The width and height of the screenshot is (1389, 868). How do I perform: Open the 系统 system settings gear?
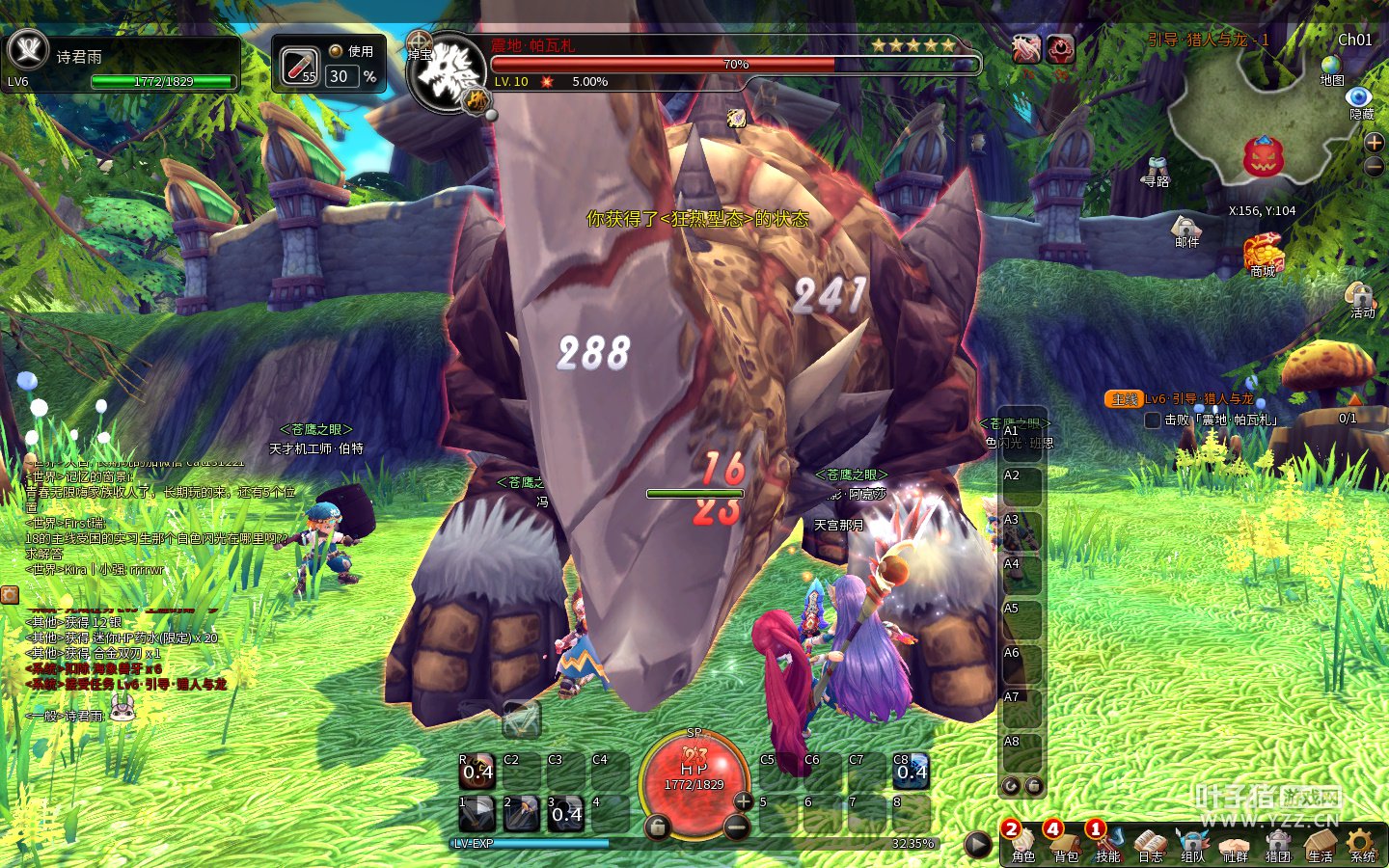click(x=1362, y=843)
